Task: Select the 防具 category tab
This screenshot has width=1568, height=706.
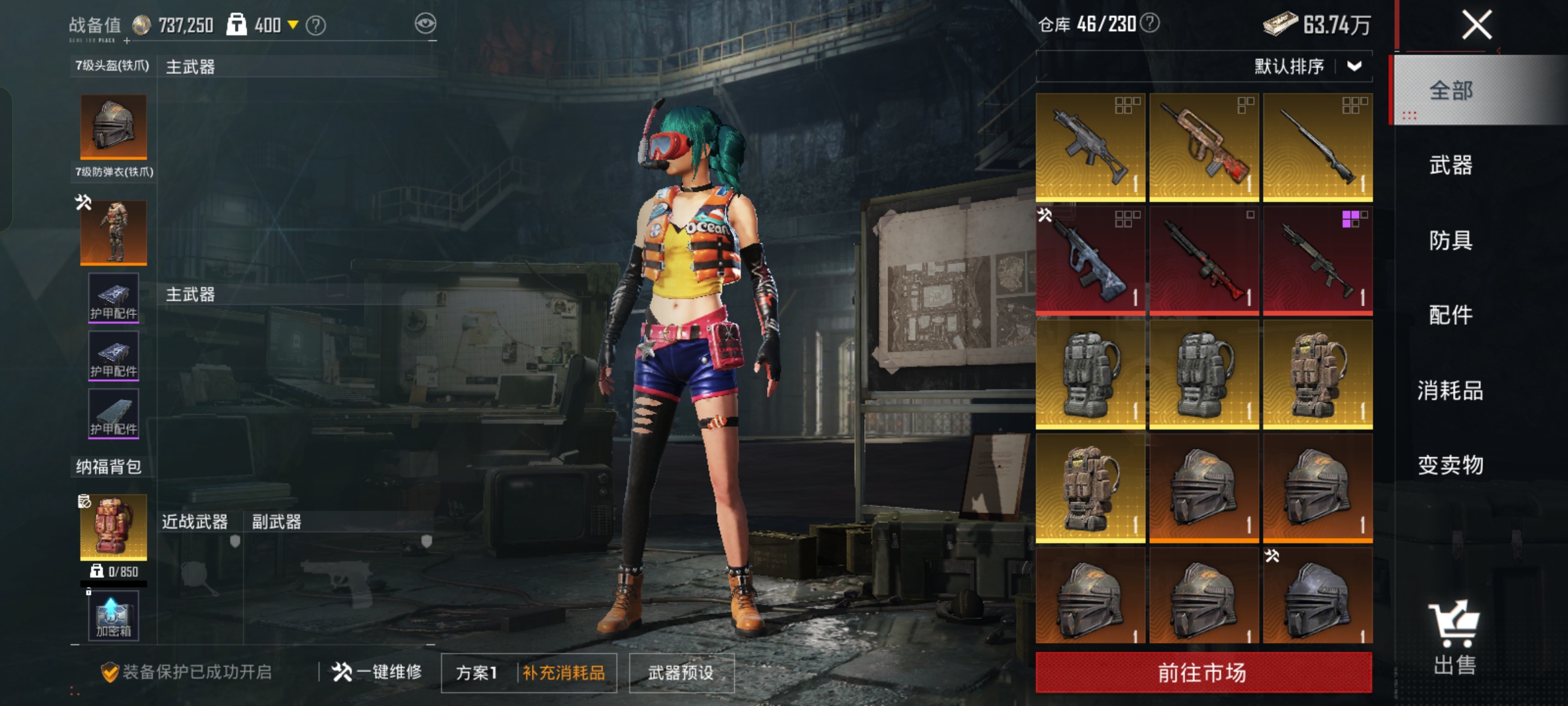Action: tap(1450, 240)
